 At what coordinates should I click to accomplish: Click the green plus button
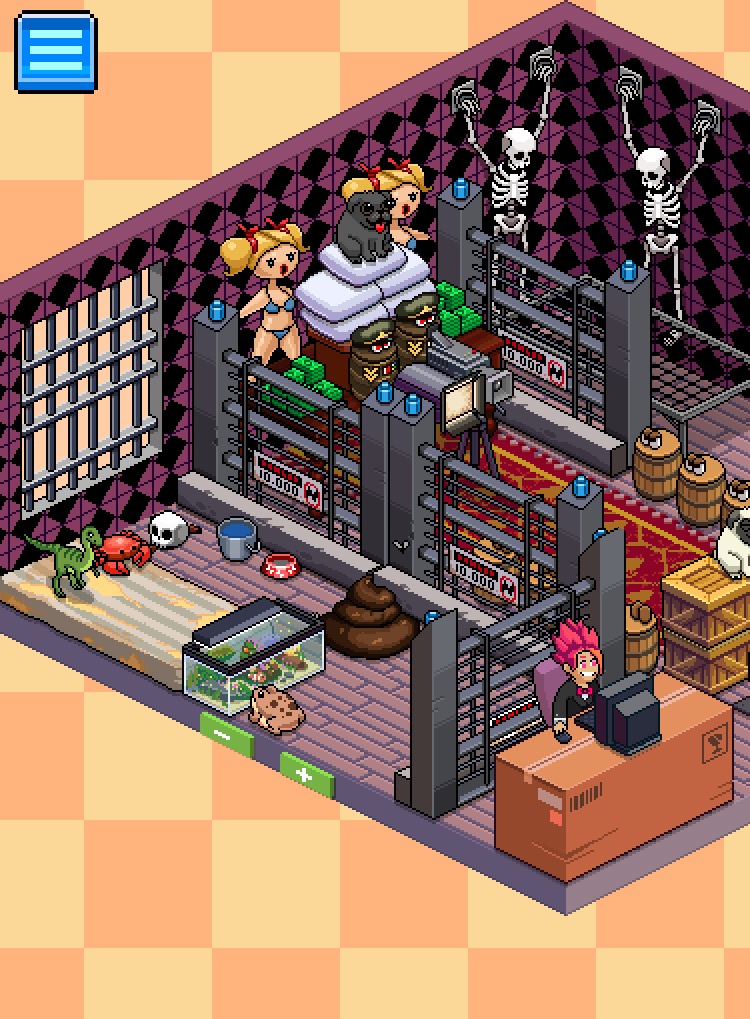305,775
